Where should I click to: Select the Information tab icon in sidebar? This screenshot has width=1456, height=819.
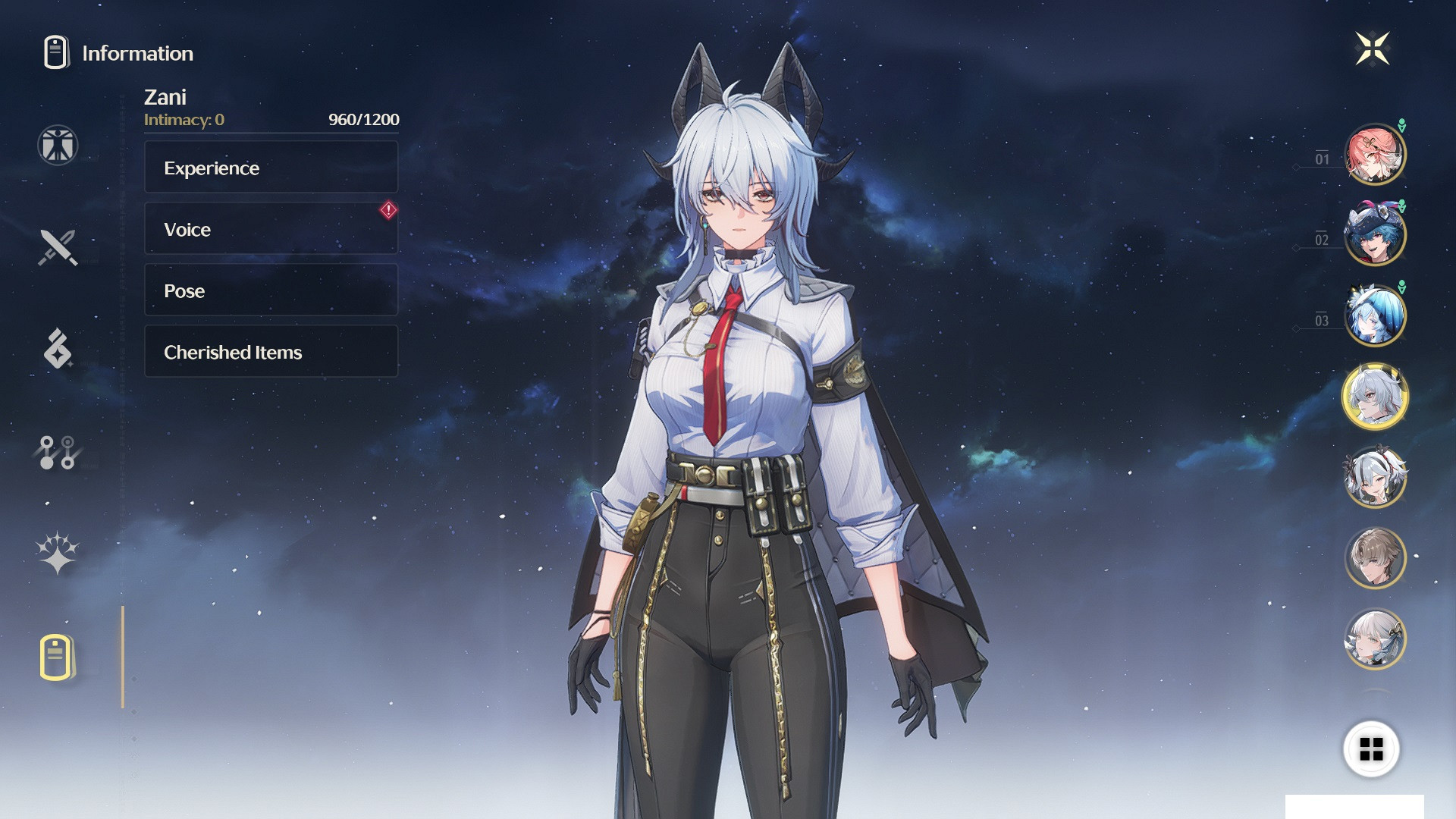(x=58, y=657)
